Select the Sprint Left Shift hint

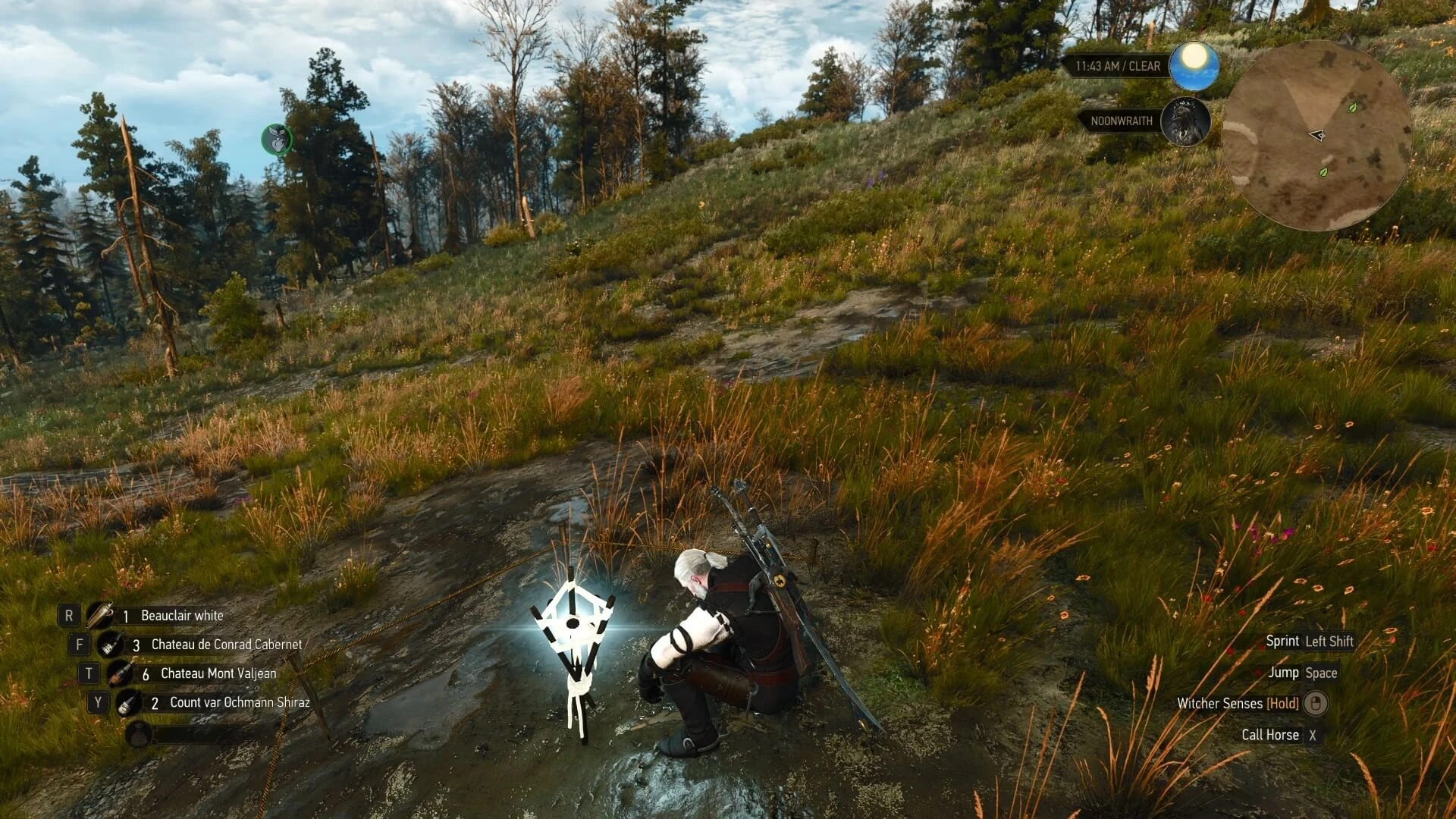tap(1310, 641)
